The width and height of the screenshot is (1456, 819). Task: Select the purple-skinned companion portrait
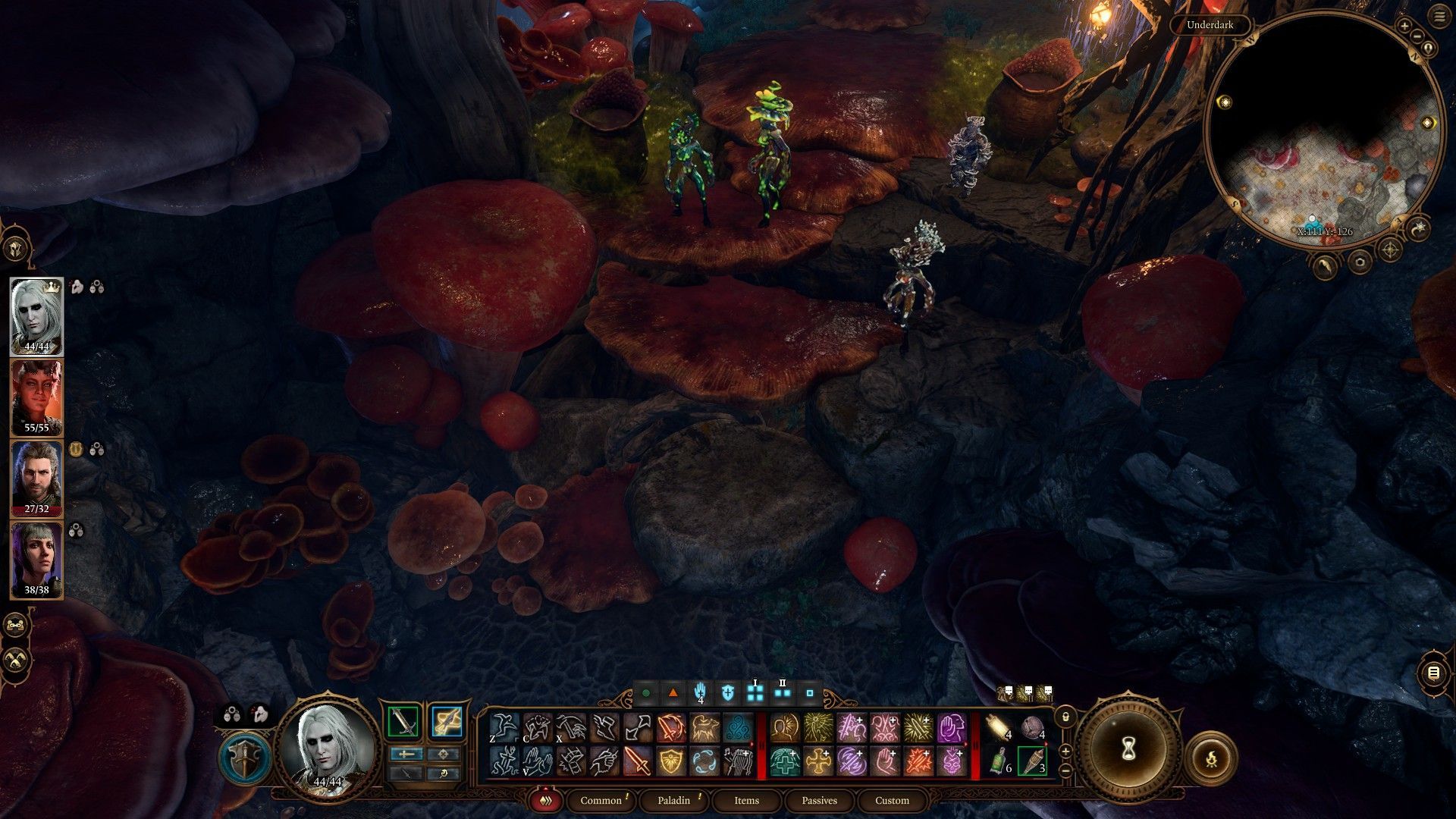coord(36,560)
